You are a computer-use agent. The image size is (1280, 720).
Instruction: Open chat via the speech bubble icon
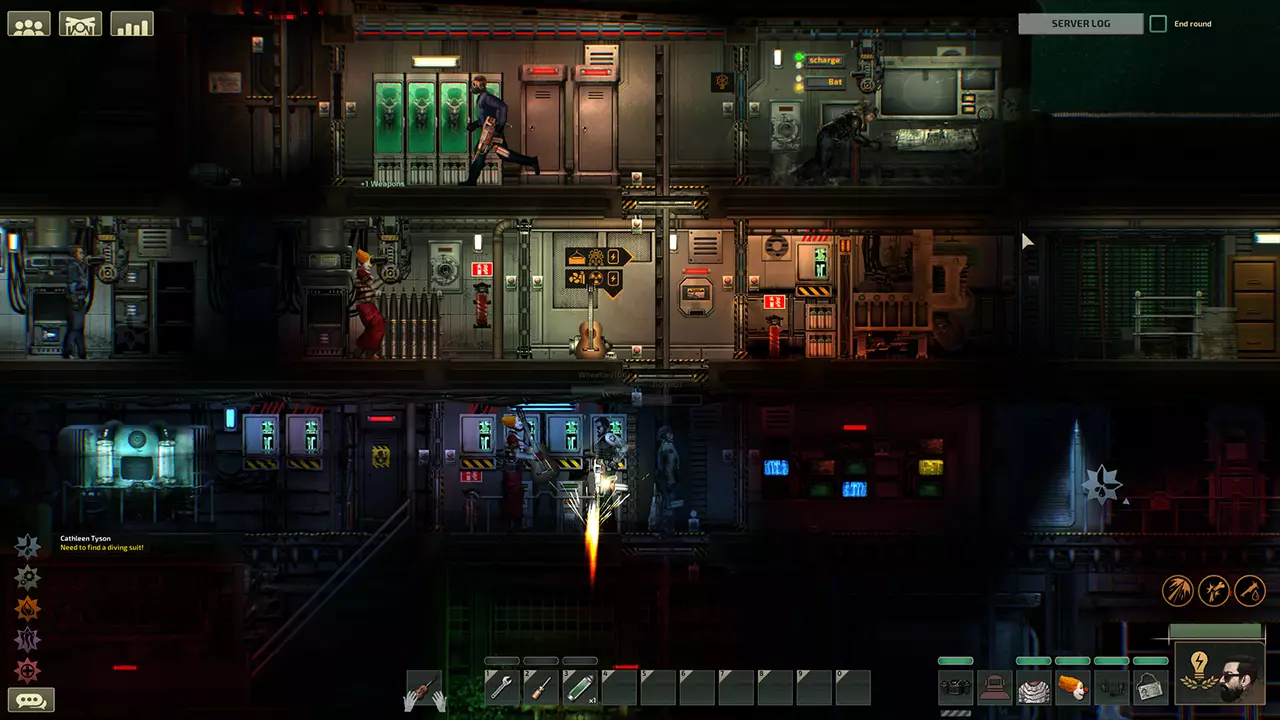[30, 698]
